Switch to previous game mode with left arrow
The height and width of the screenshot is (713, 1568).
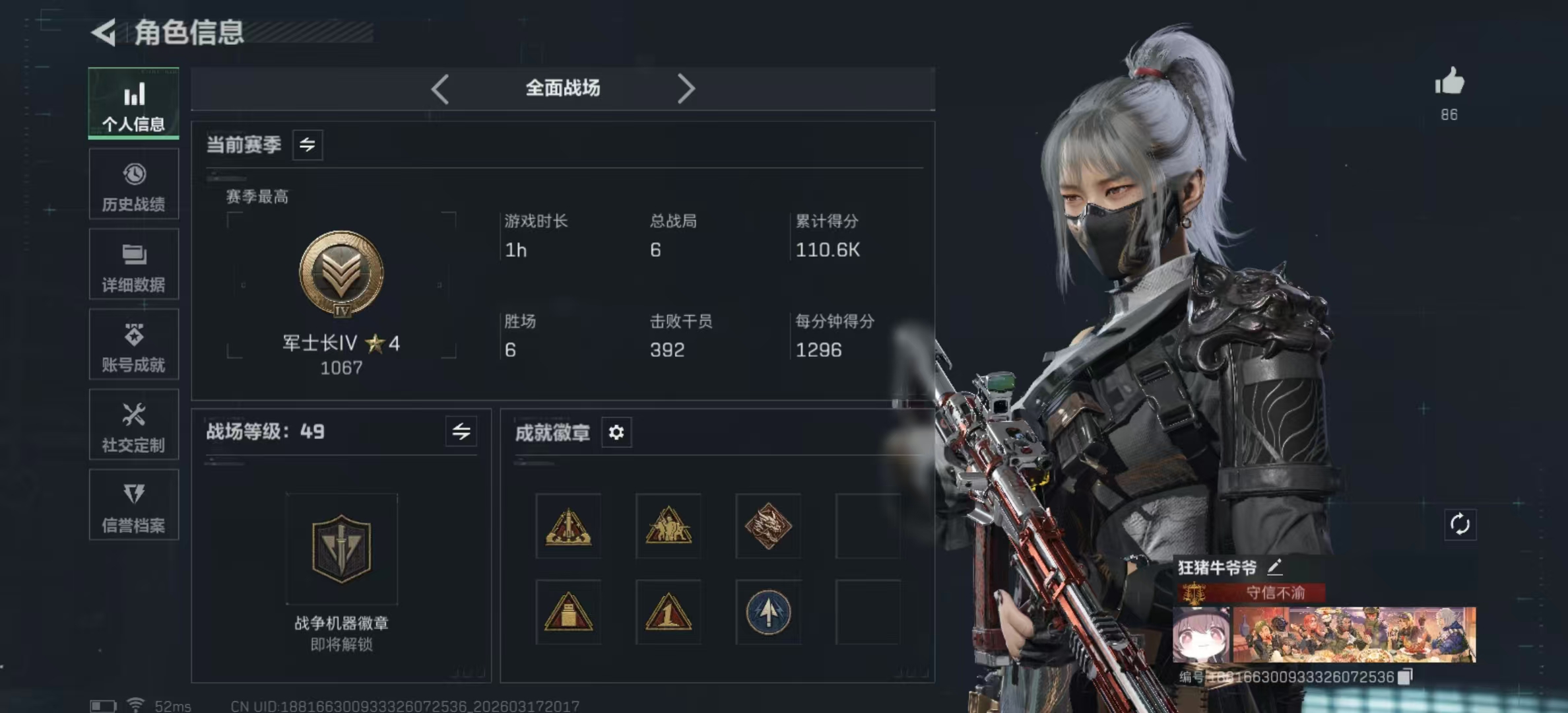[440, 88]
